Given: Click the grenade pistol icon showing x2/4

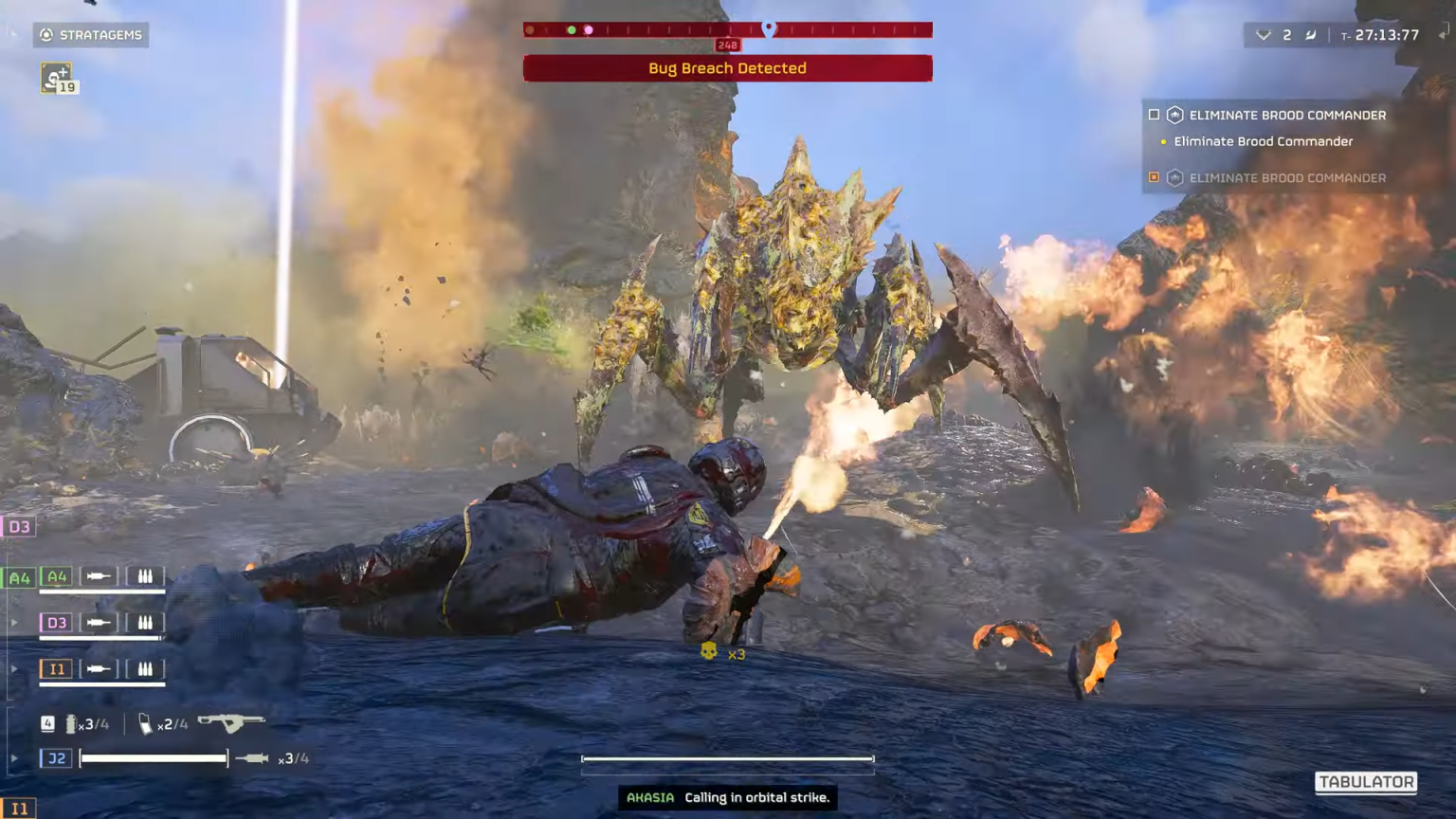Looking at the screenshot, I should click(x=144, y=723).
